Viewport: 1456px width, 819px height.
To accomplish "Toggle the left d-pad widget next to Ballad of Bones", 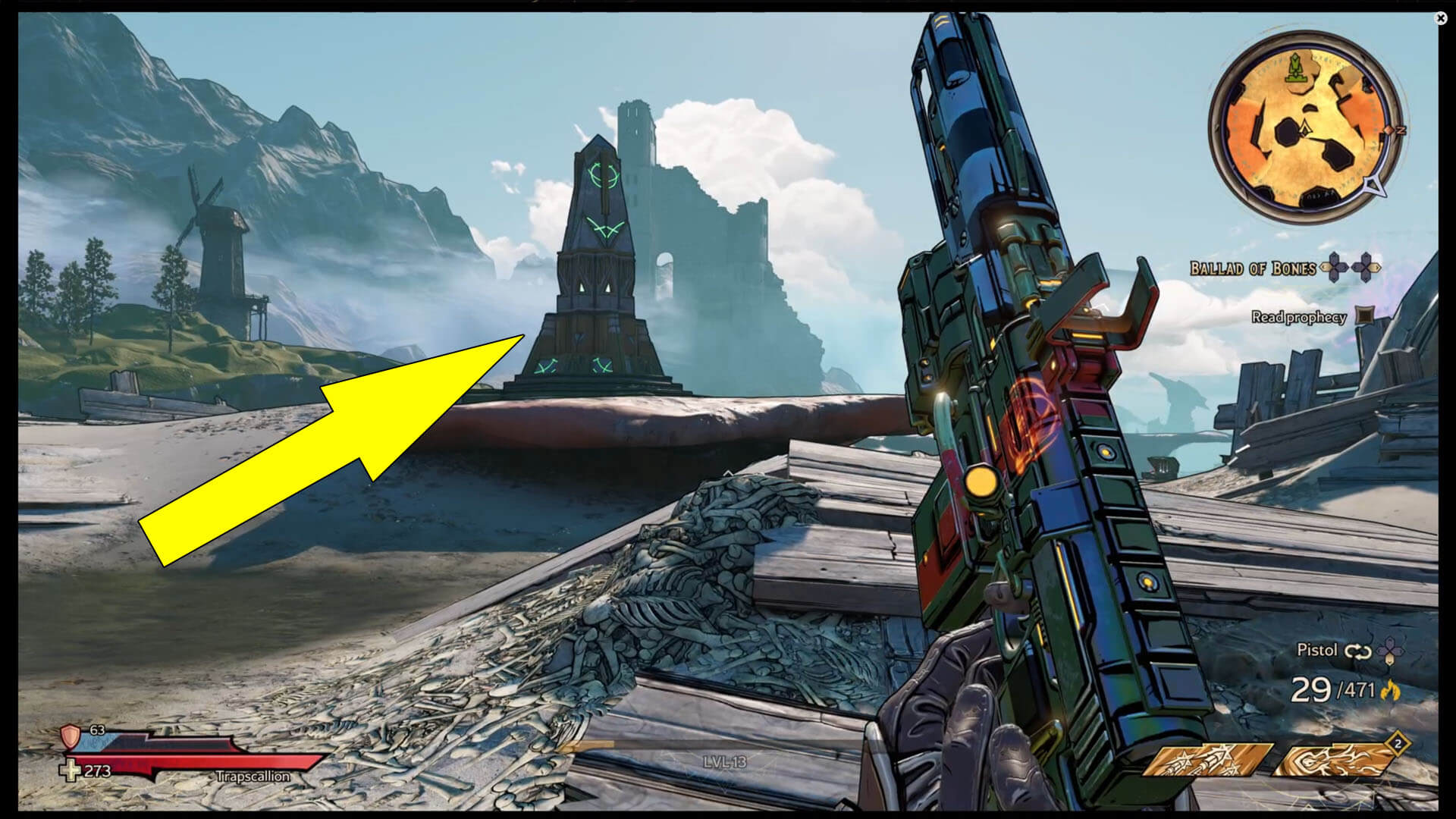I will click(1335, 267).
